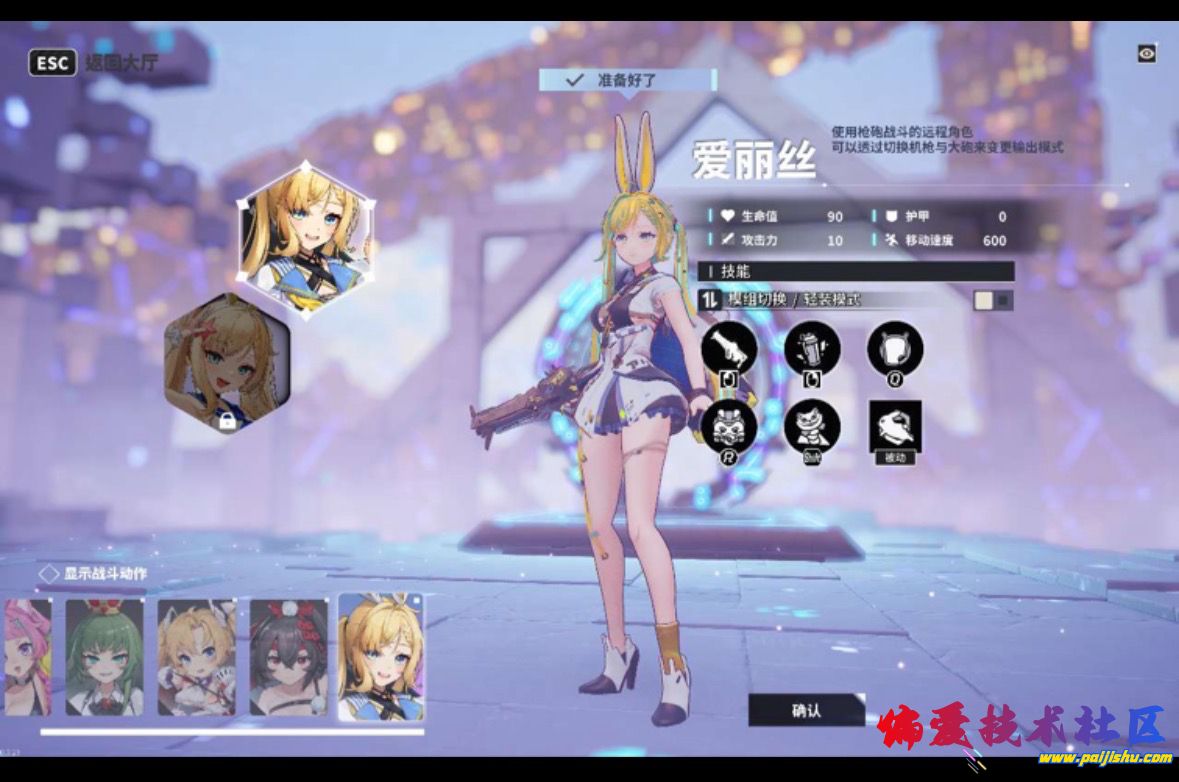Choose the pink-haired character card
Image resolution: width=1179 pixels, height=782 pixels.
click(26, 657)
